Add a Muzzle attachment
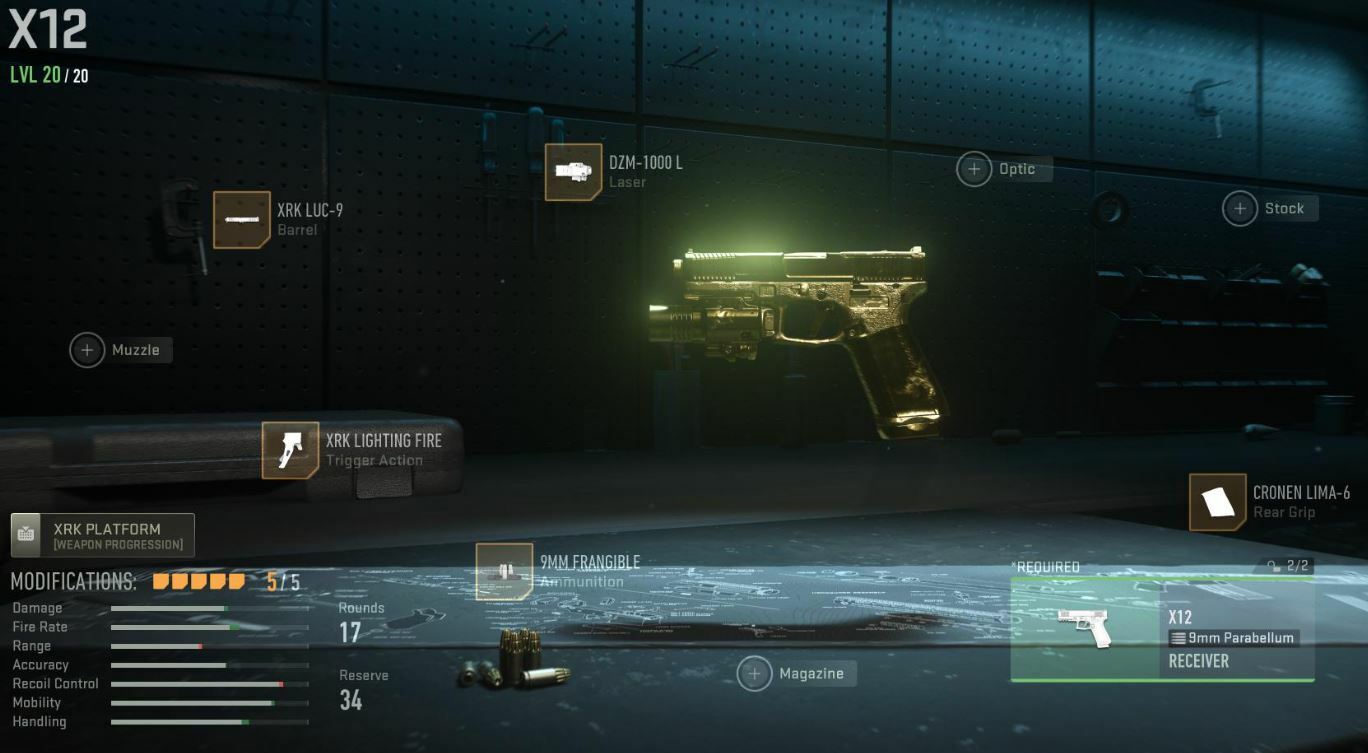Viewport: 1368px width, 753px height. click(x=88, y=350)
